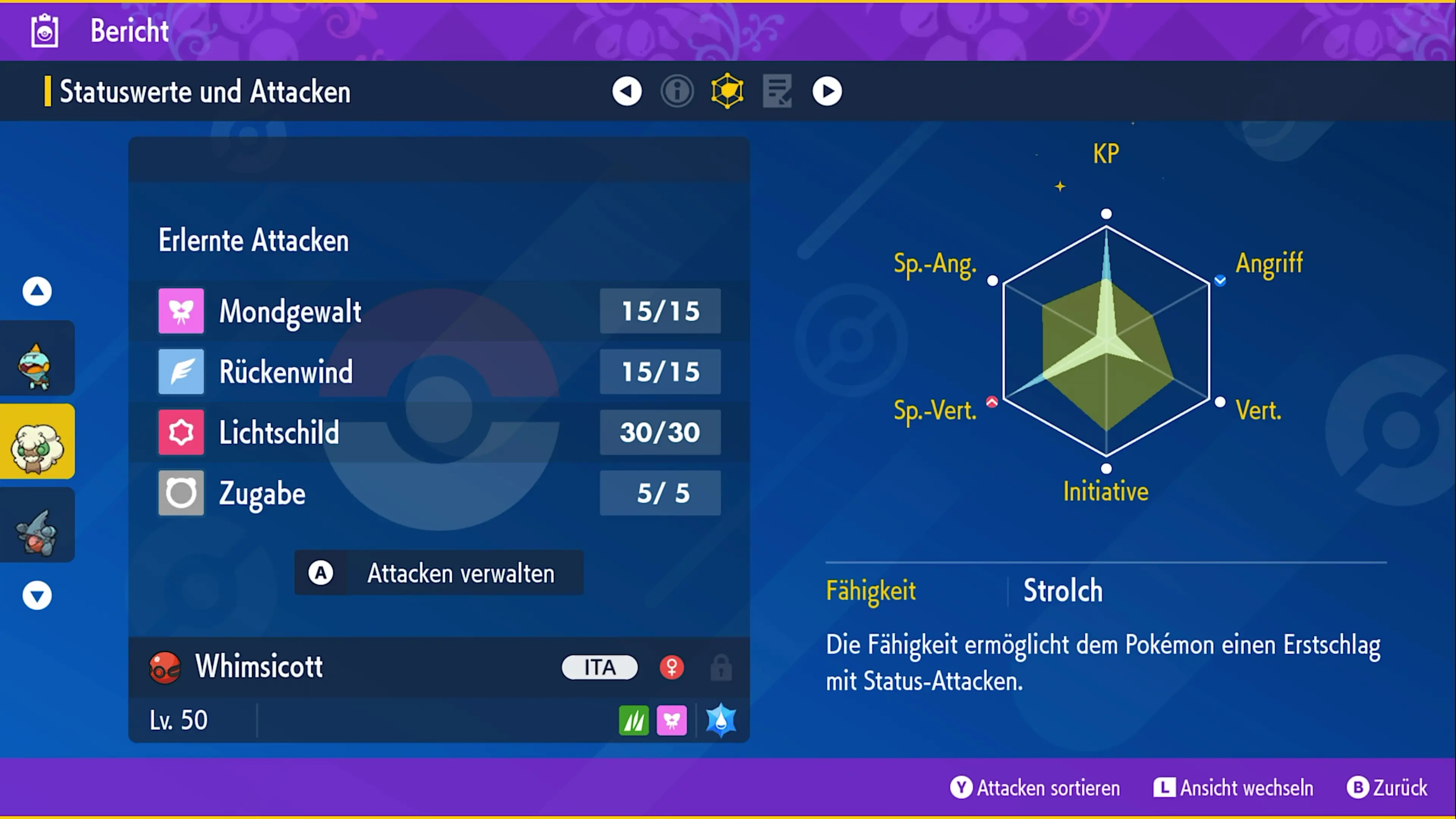Click the Poké Ball icon next to Whimsicott

(x=165, y=667)
